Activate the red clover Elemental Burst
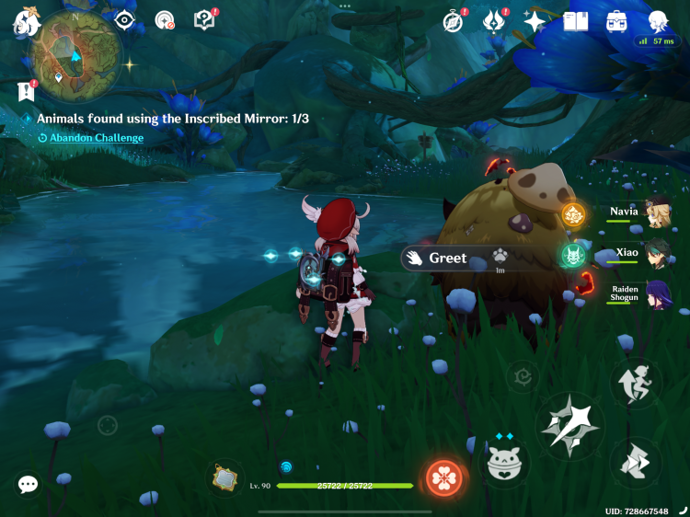This screenshot has width=690, height=517. (444, 479)
